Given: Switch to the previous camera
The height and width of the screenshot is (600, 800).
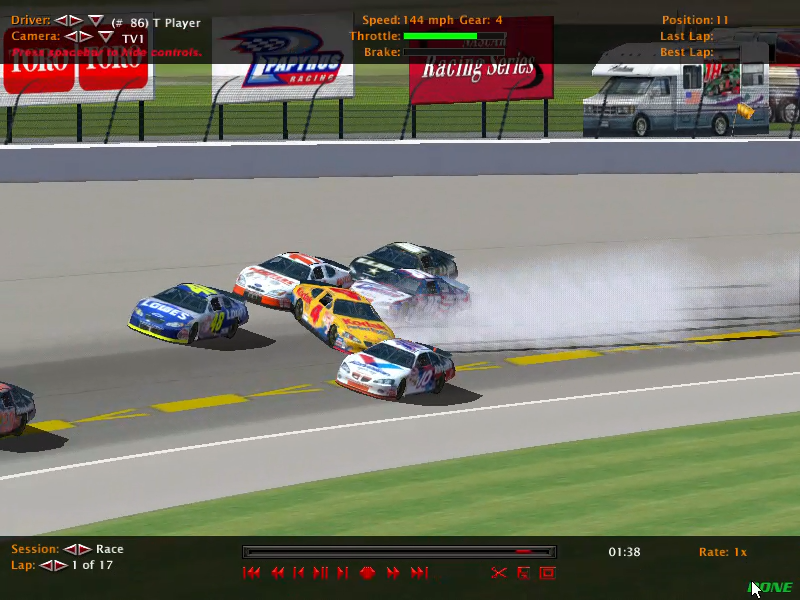Looking at the screenshot, I should tap(70, 37).
